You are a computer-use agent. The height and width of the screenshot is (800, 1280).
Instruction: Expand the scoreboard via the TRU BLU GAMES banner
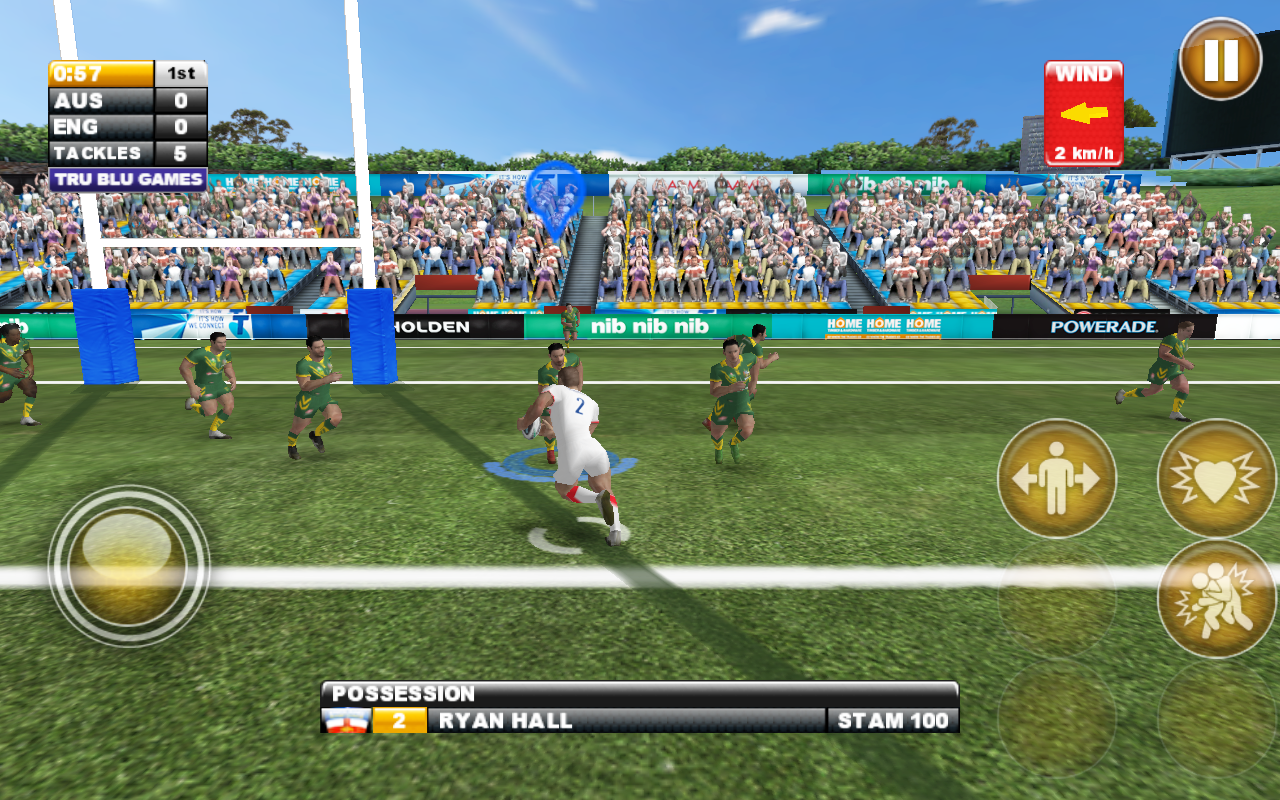[x=122, y=178]
